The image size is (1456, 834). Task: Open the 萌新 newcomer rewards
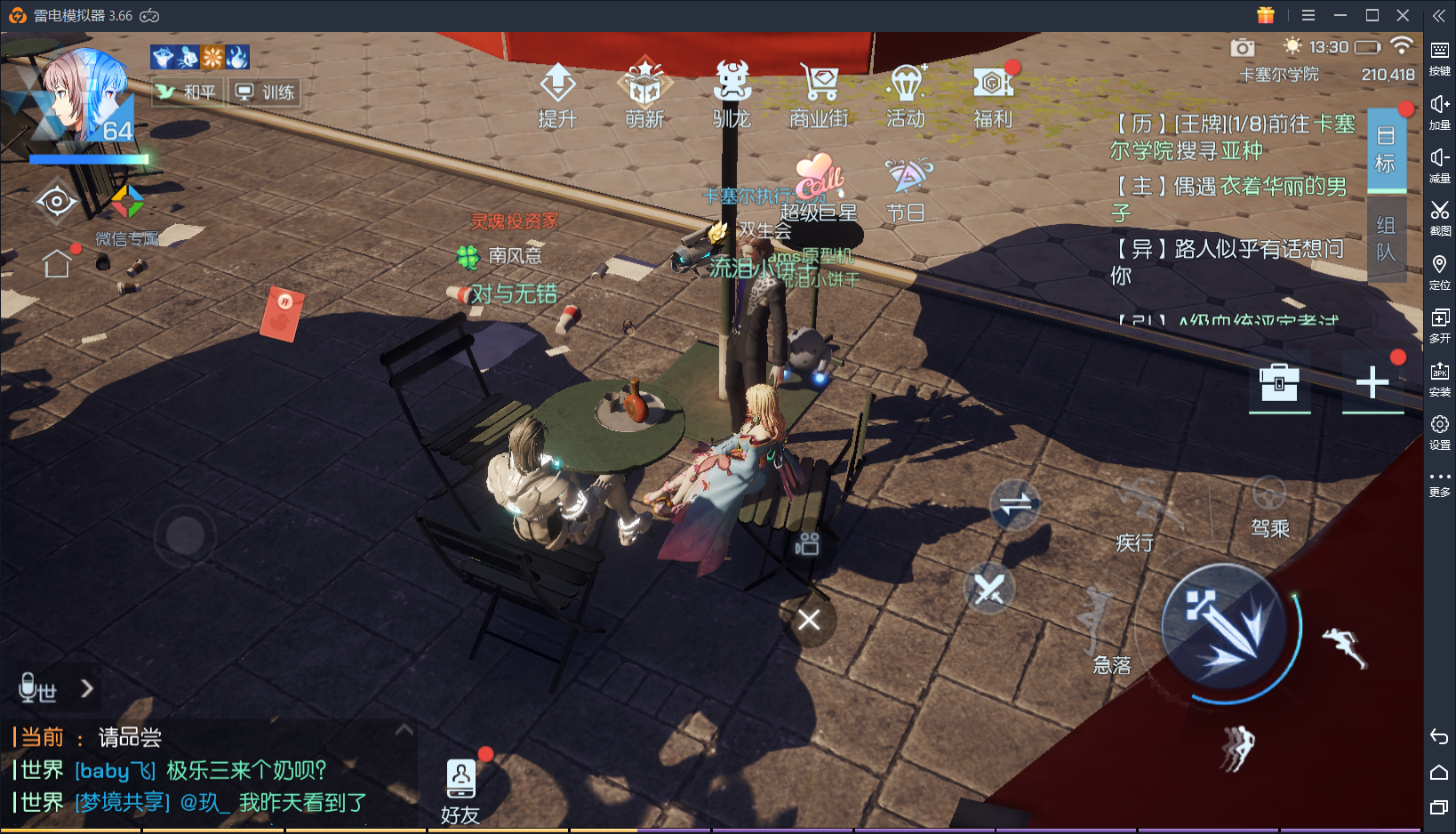point(644,94)
